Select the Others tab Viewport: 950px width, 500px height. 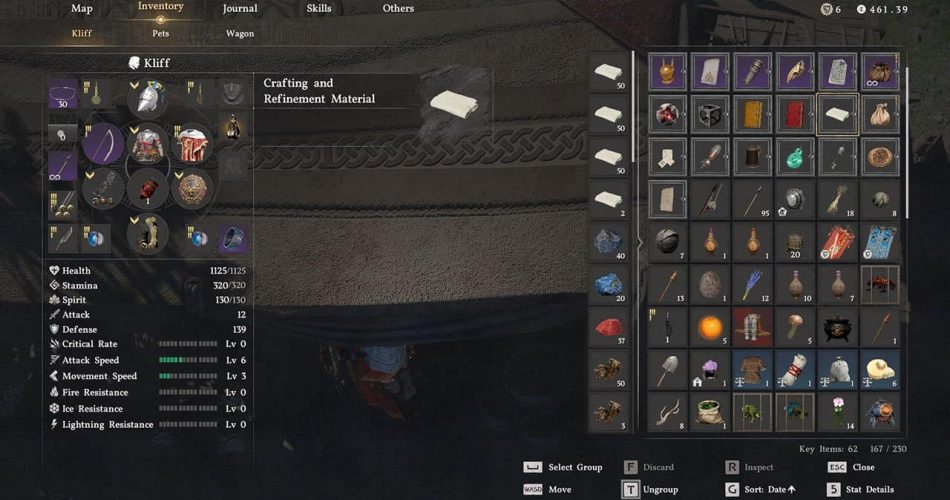pos(398,9)
